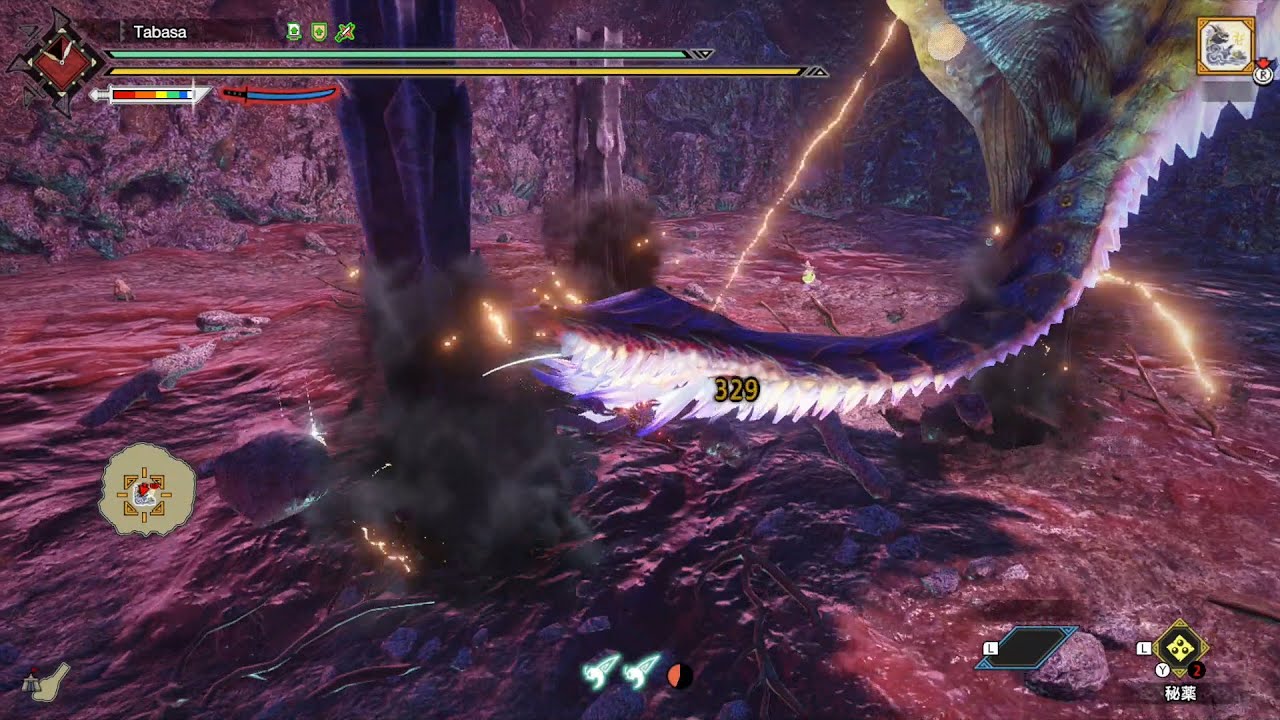
Task: Click the Tabasa player nameplate
Action: (x=160, y=32)
